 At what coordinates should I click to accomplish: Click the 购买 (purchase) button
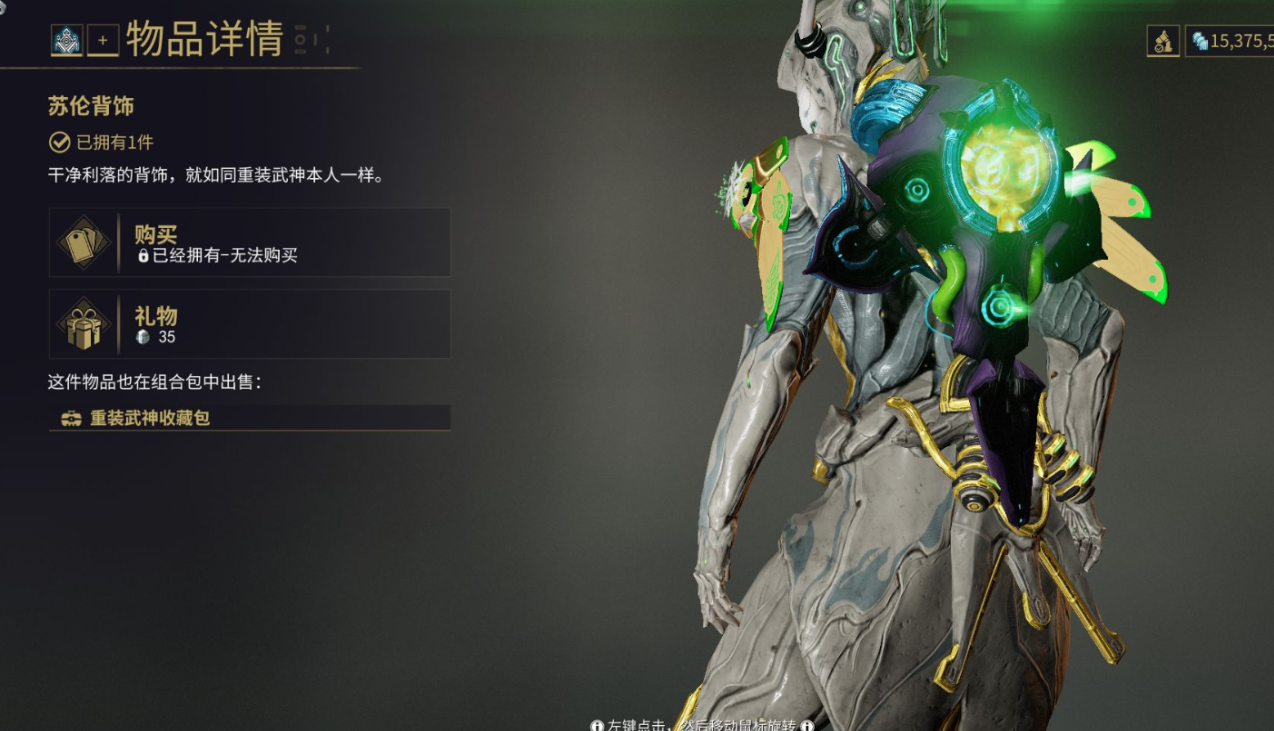click(x=249, y=242)
